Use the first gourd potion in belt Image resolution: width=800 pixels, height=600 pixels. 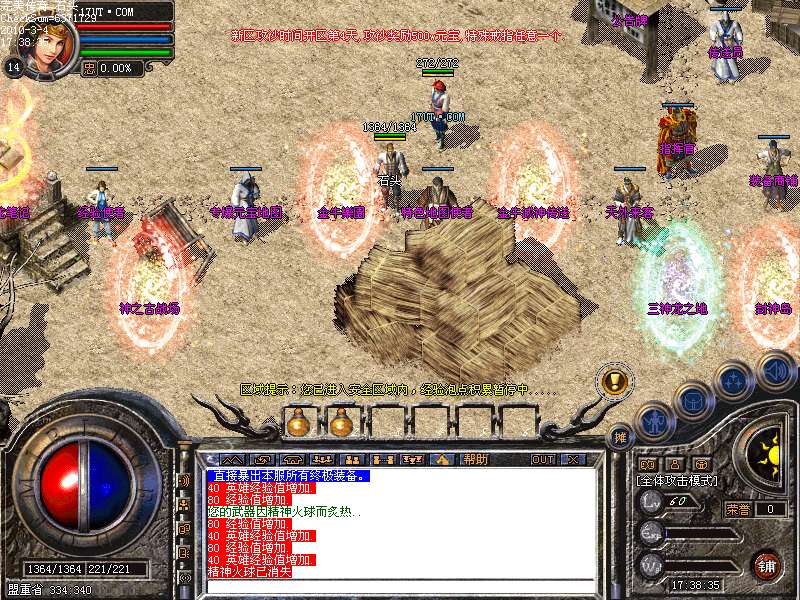[x=297, y=424]
